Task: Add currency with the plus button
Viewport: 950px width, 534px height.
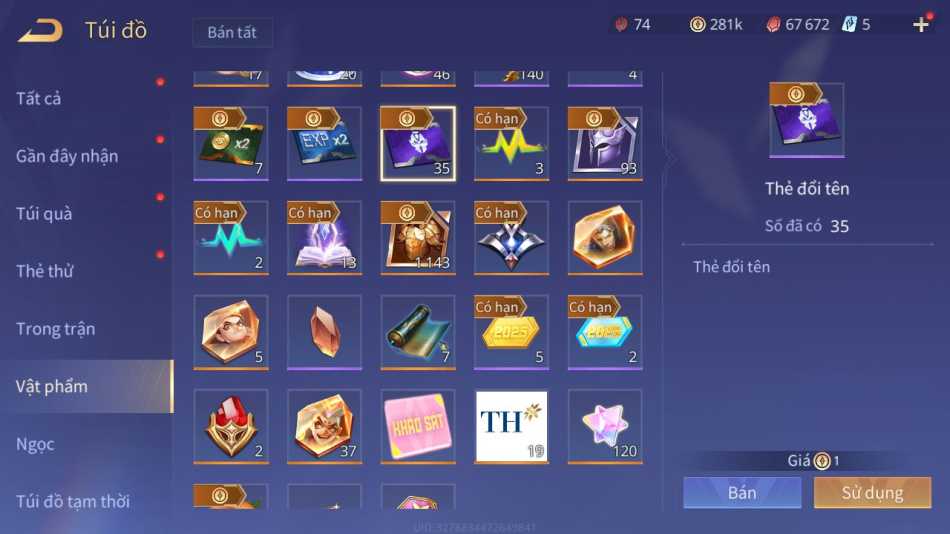Action: 921,25
